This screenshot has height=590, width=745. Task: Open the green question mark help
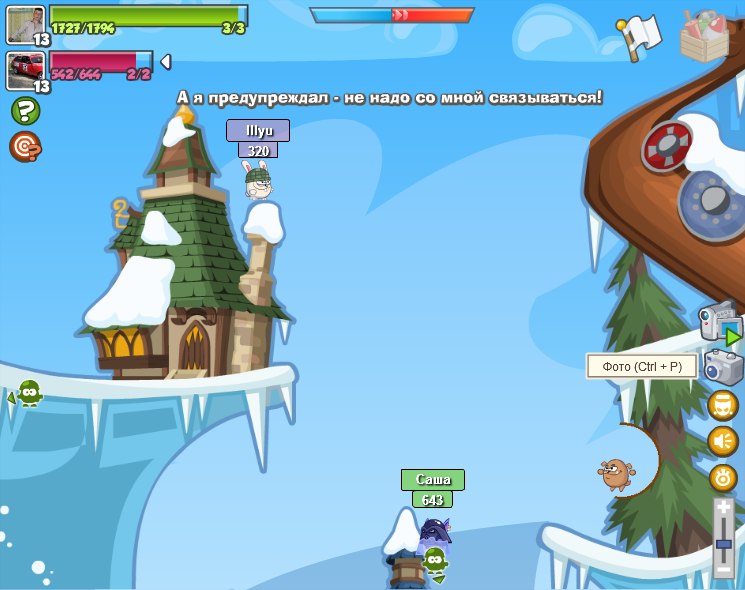pos(25,111)
